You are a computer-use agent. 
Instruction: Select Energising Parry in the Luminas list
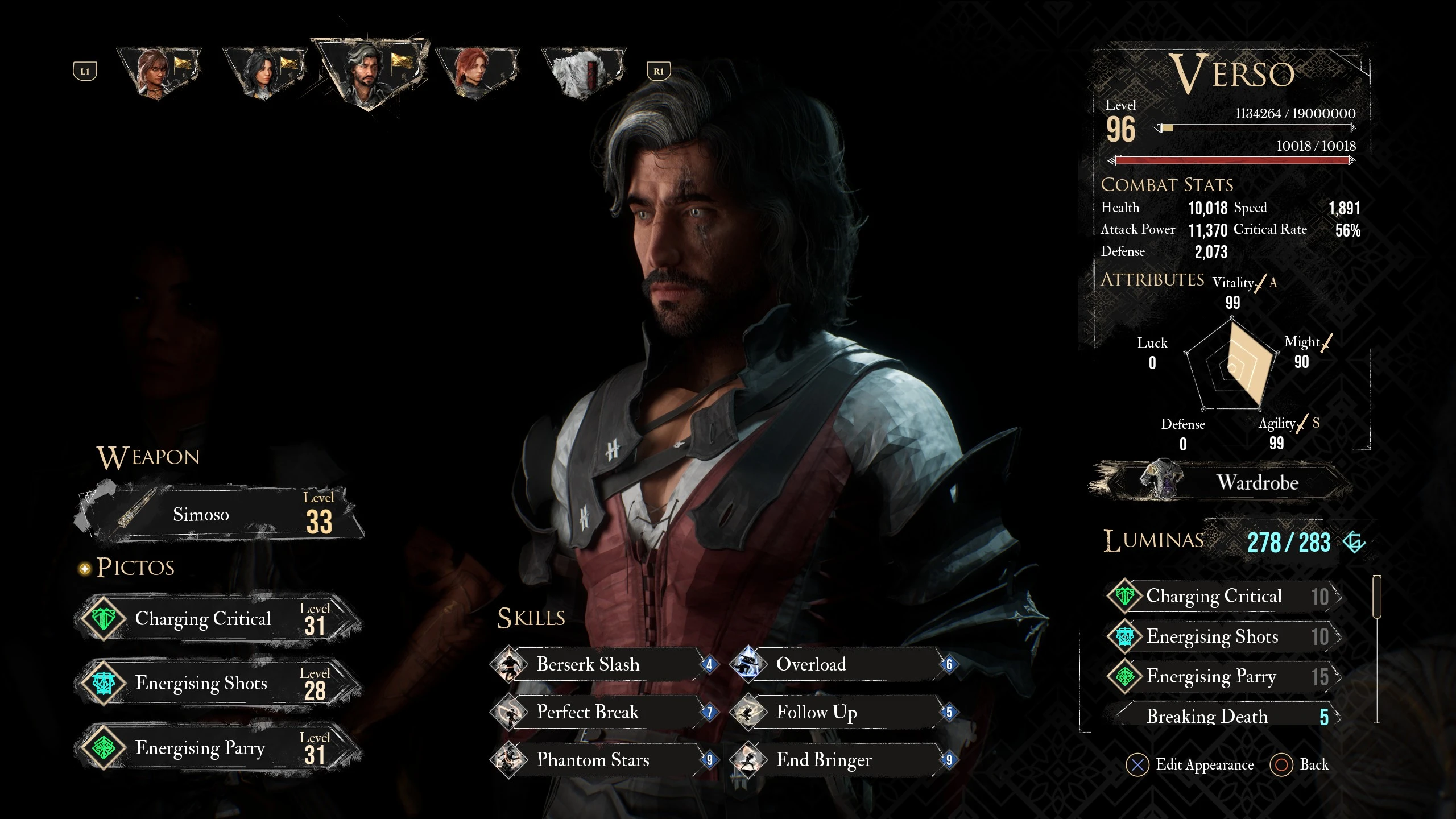[x=1223, y=676]
